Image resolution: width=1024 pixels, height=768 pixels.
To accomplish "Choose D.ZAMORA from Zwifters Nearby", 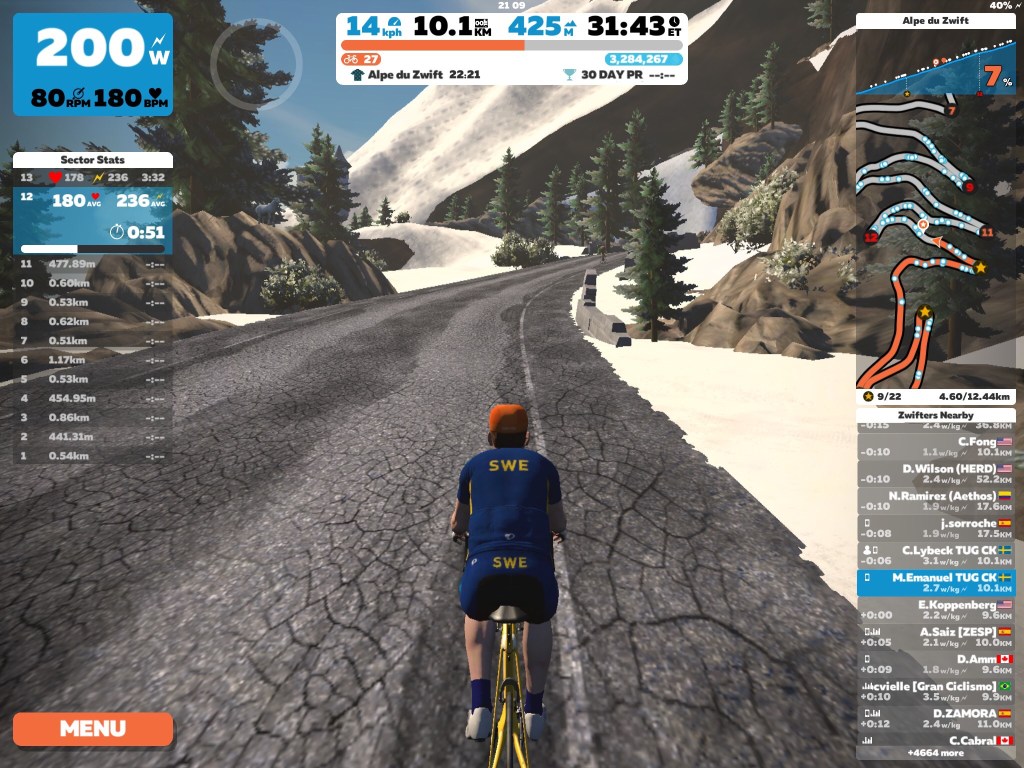I will pyautogui.click(x=935, y=718).
